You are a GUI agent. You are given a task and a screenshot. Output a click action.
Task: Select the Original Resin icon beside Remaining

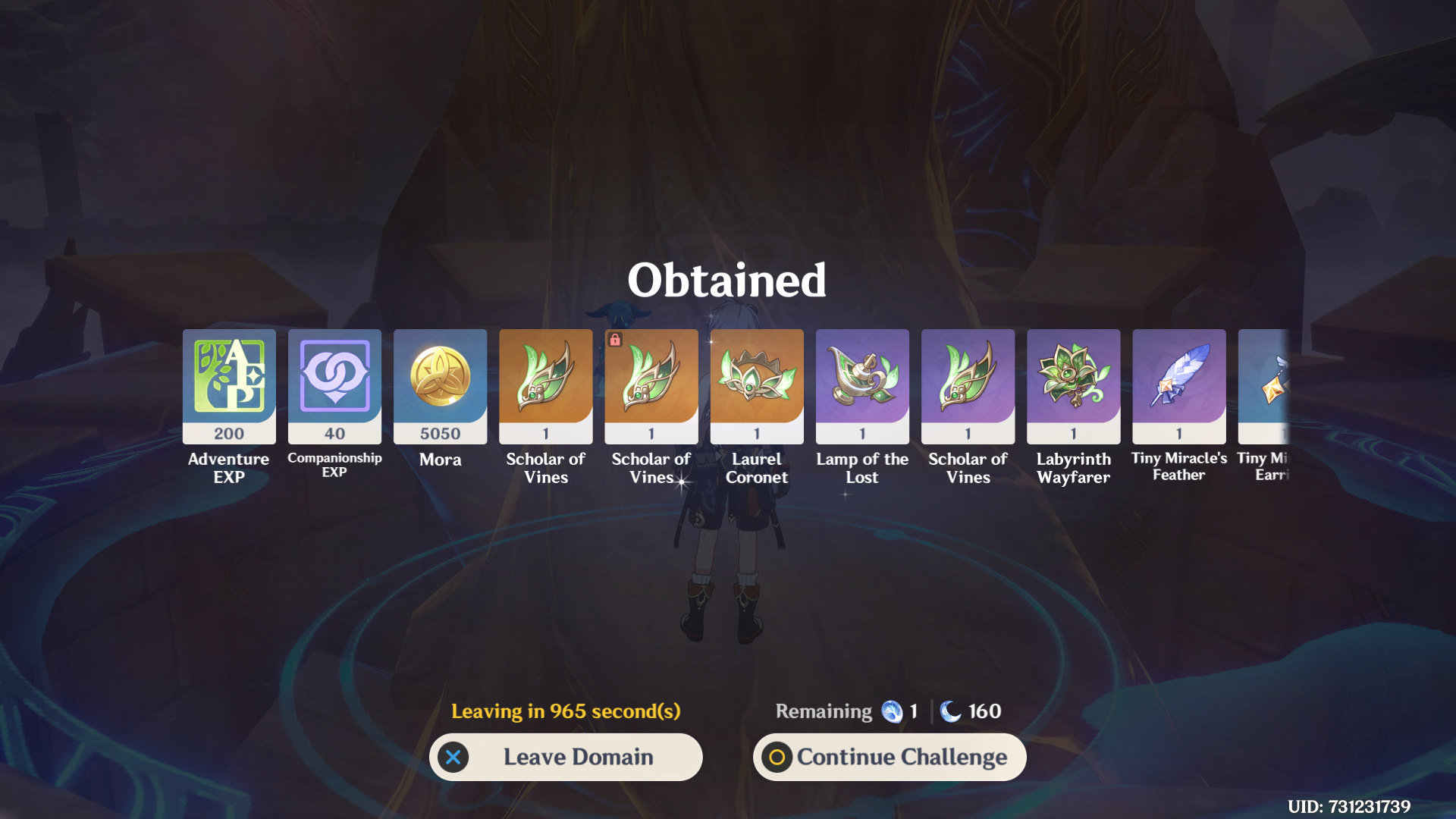[893, 711]
